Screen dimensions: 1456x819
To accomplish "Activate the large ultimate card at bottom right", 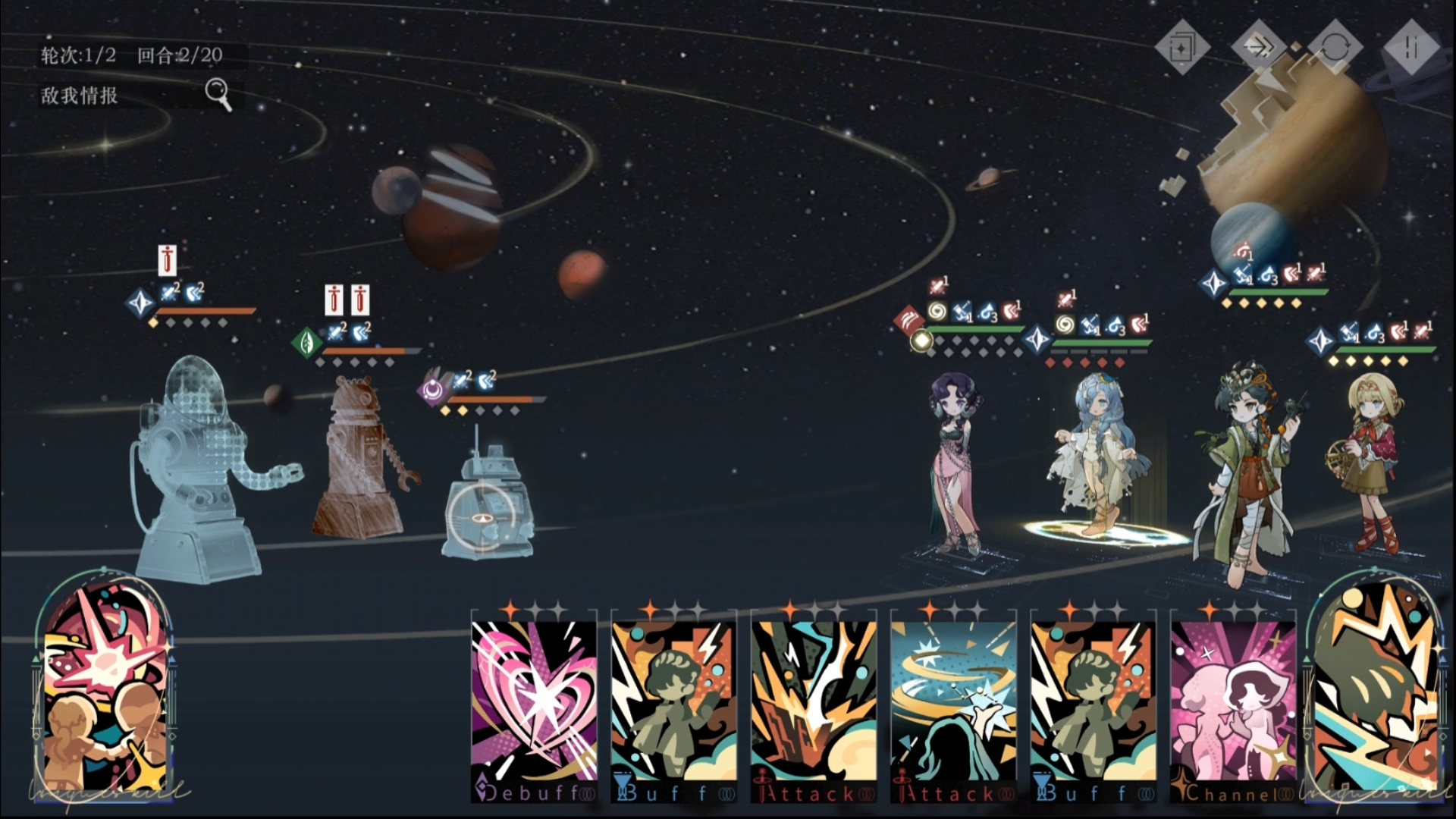I will click(x=1374, y=686).
